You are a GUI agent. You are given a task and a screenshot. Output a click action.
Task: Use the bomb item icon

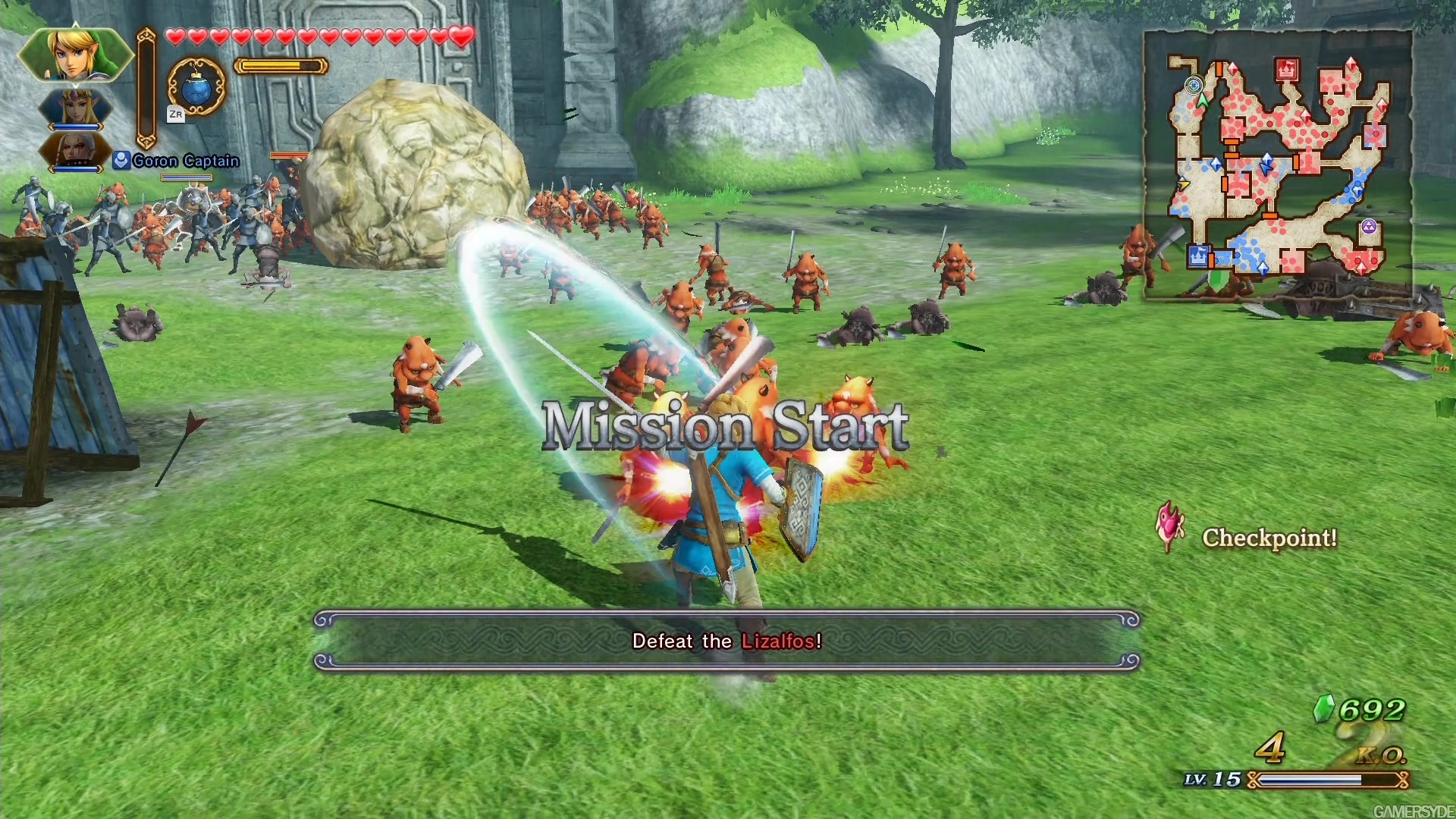tap(196, 87)
